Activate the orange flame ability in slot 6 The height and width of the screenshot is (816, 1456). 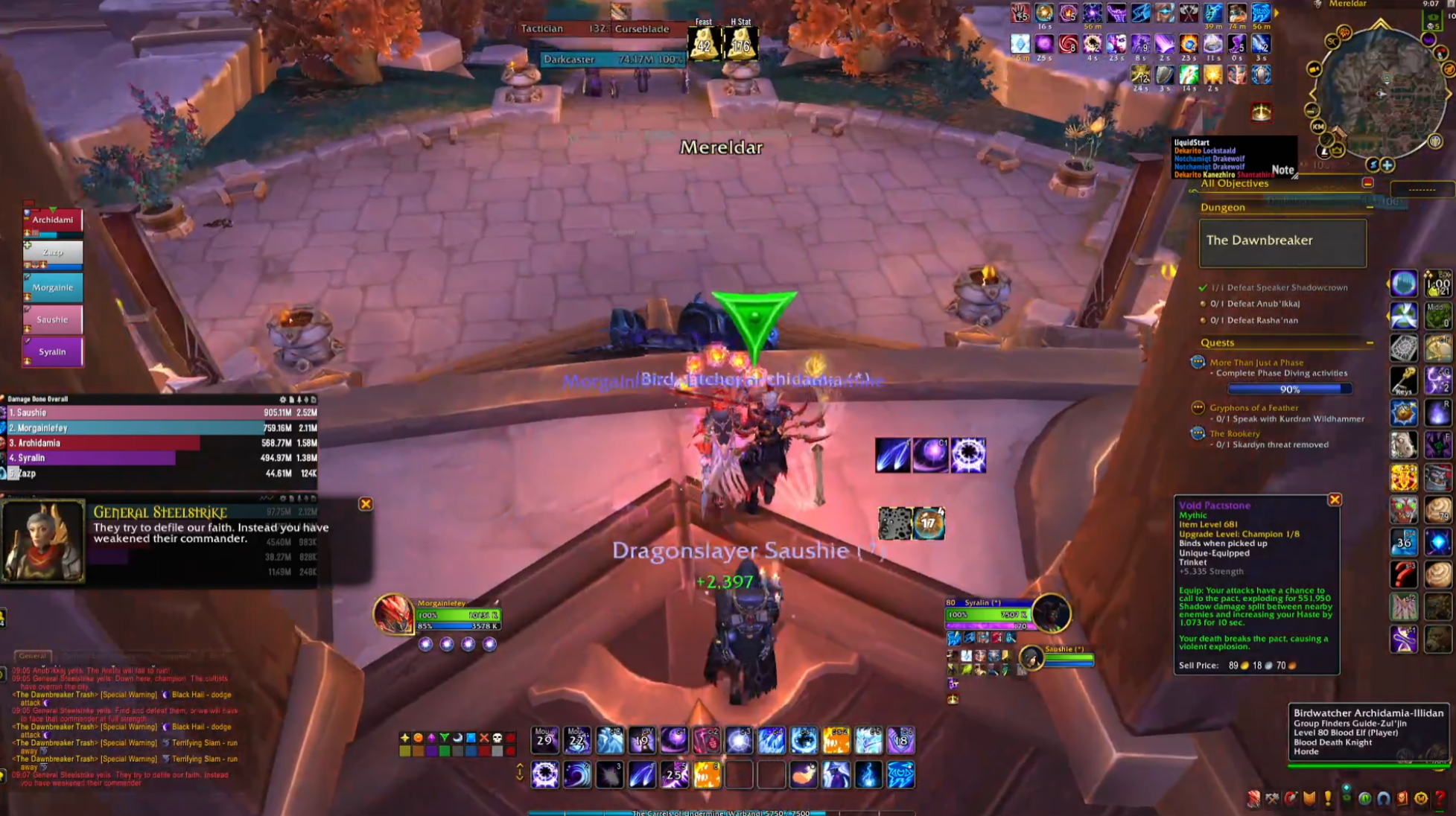(x=707, y=775)
